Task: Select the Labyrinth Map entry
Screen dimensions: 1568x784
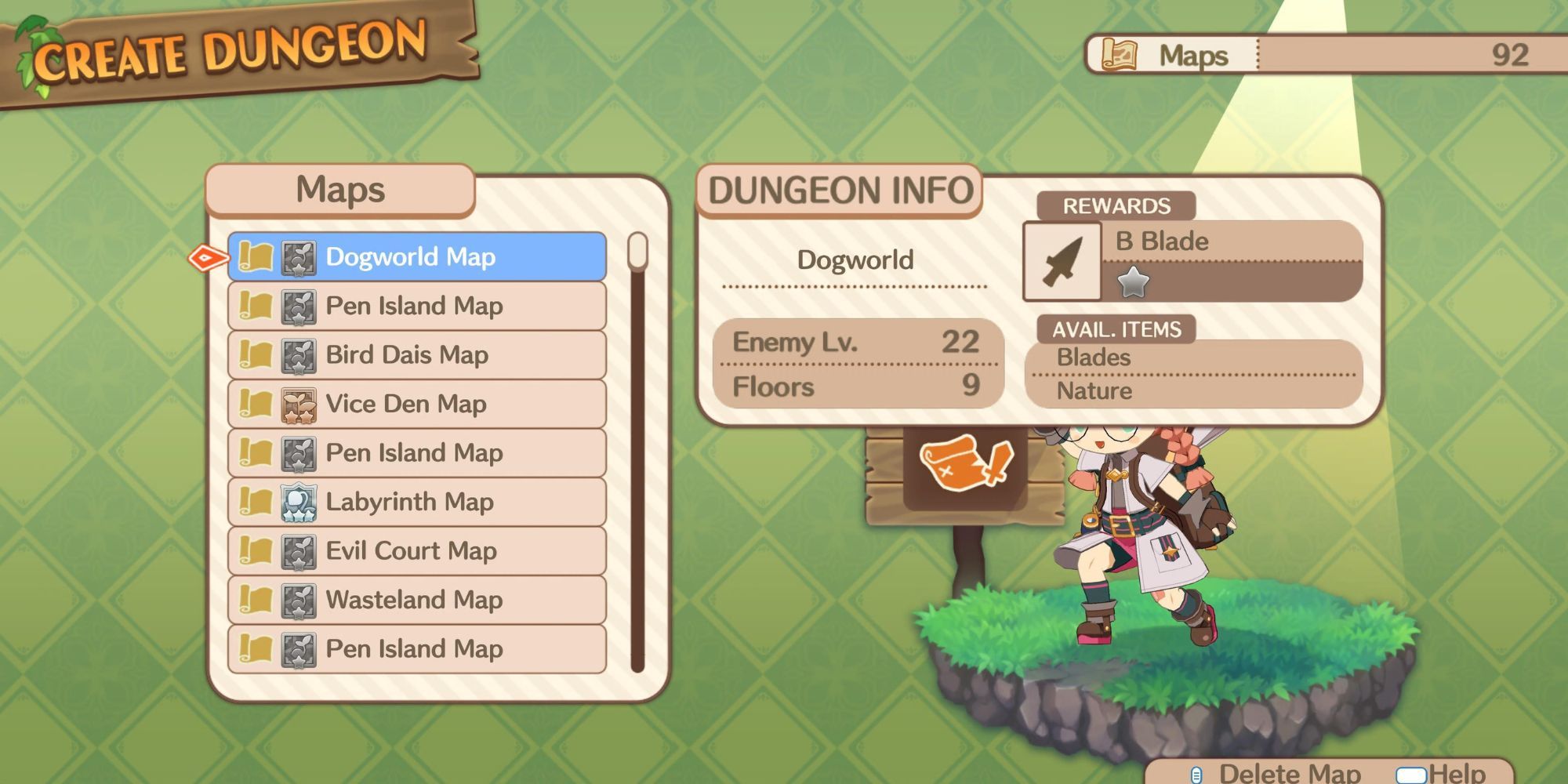Action: [416, 502]
